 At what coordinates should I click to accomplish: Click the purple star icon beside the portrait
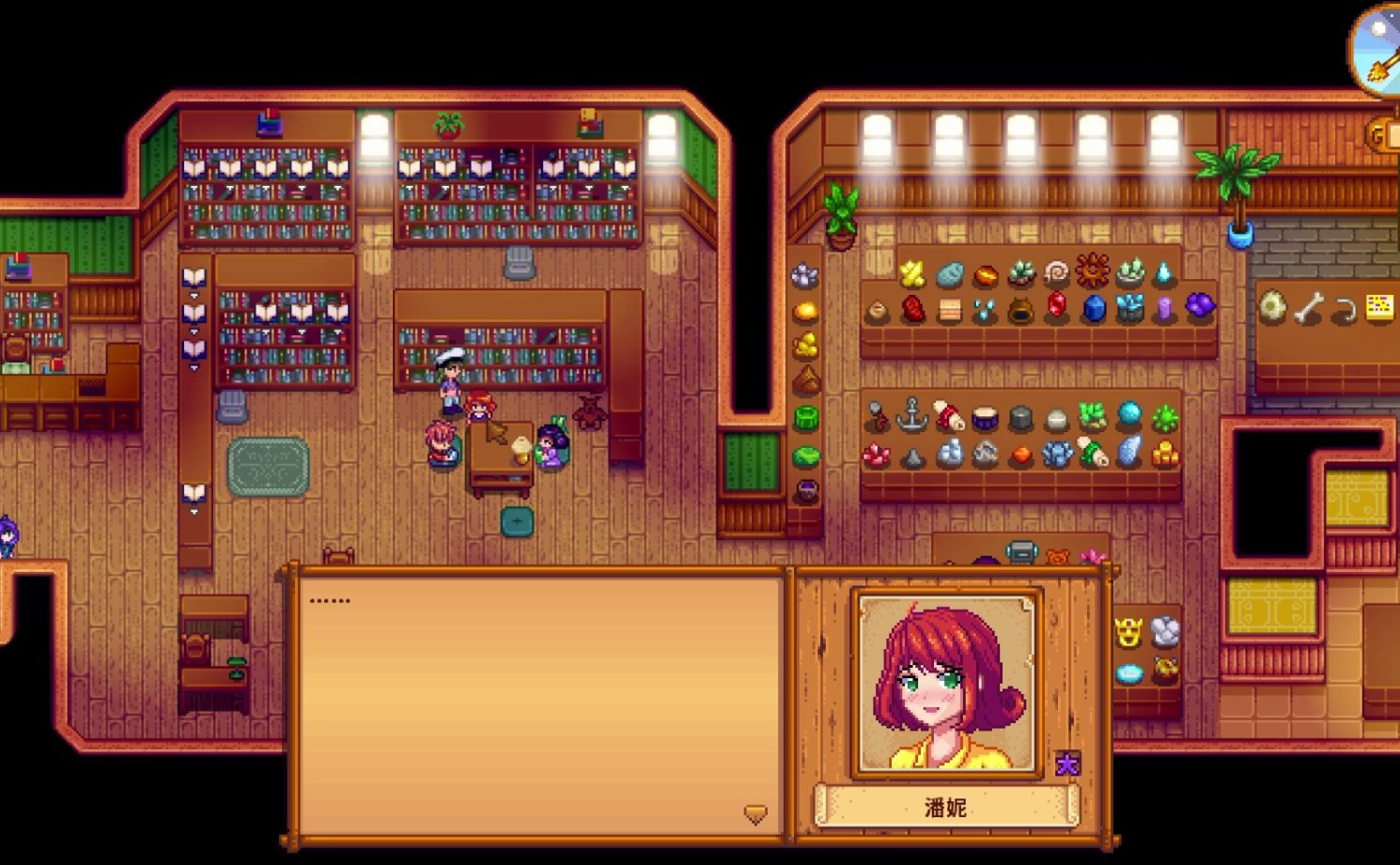coord(1066,765)
